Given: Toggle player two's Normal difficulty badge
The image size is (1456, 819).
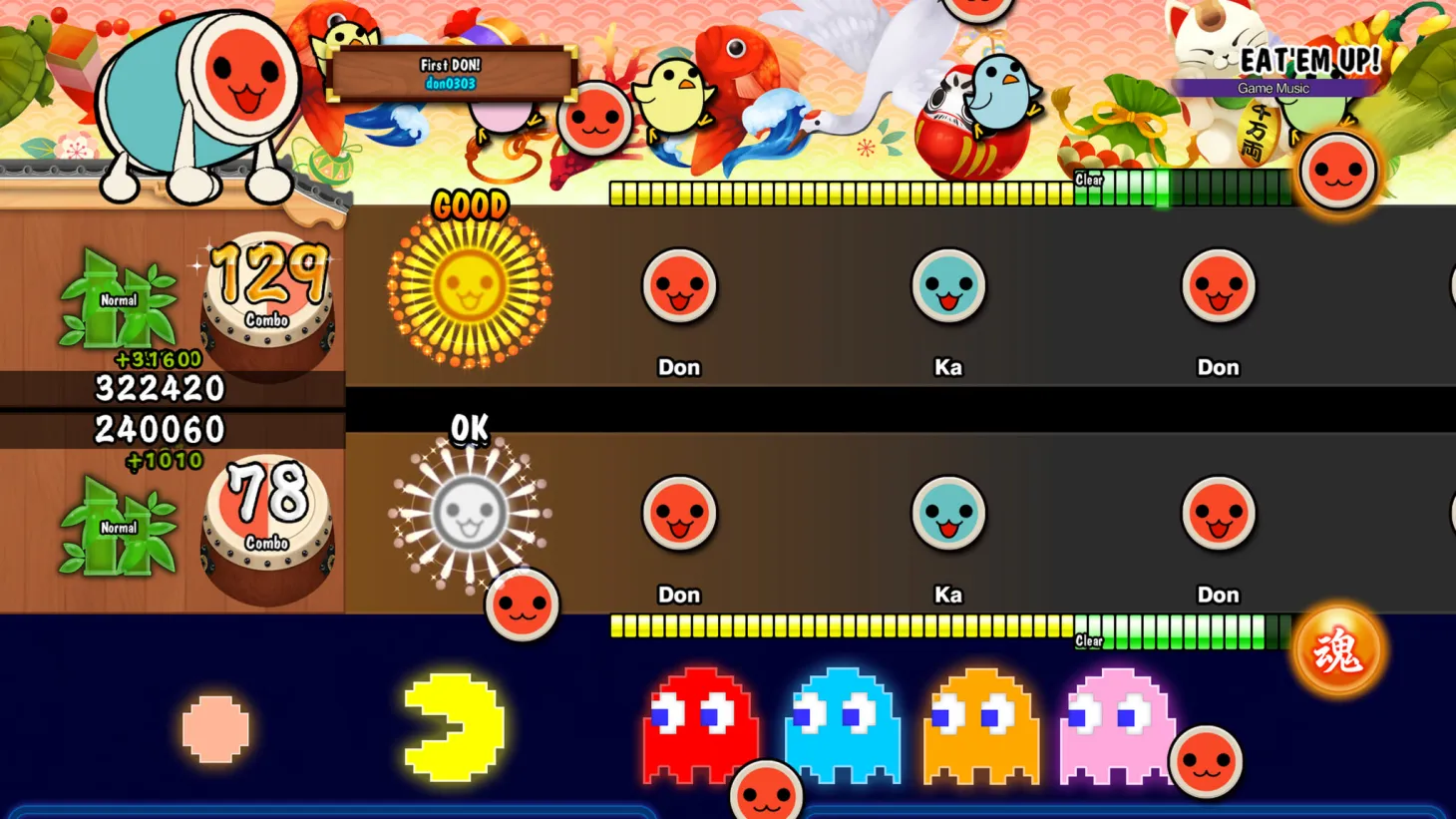Looking at the screenshot, I should click(120, 527).
